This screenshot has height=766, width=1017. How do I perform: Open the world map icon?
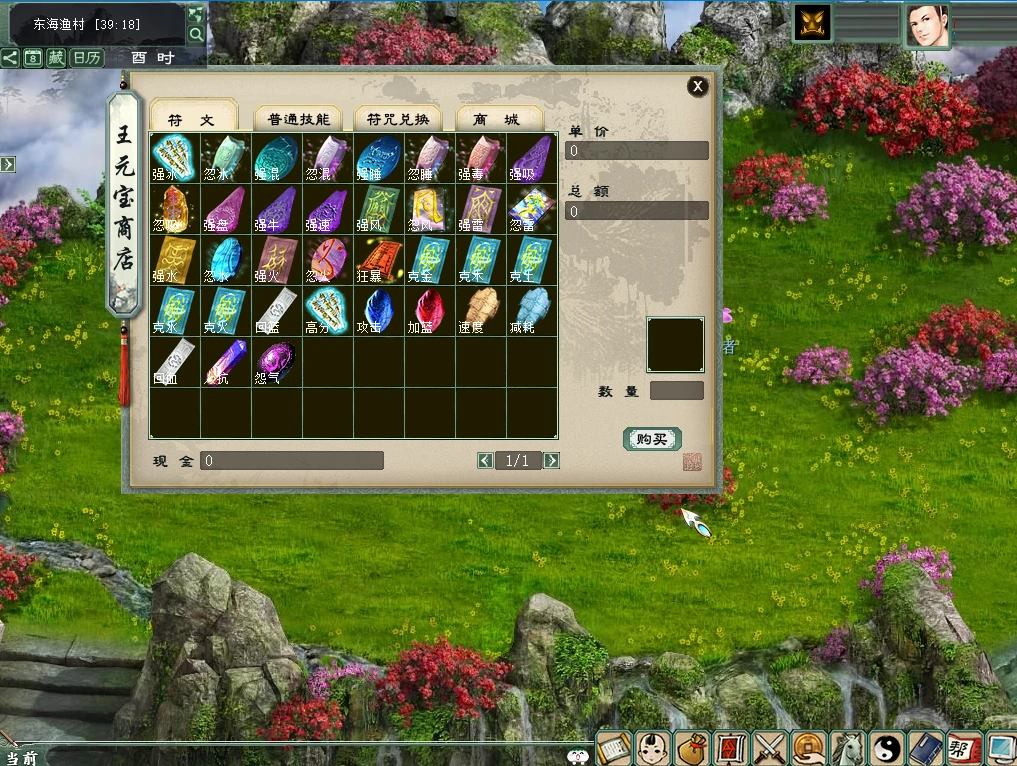(196, 15)
